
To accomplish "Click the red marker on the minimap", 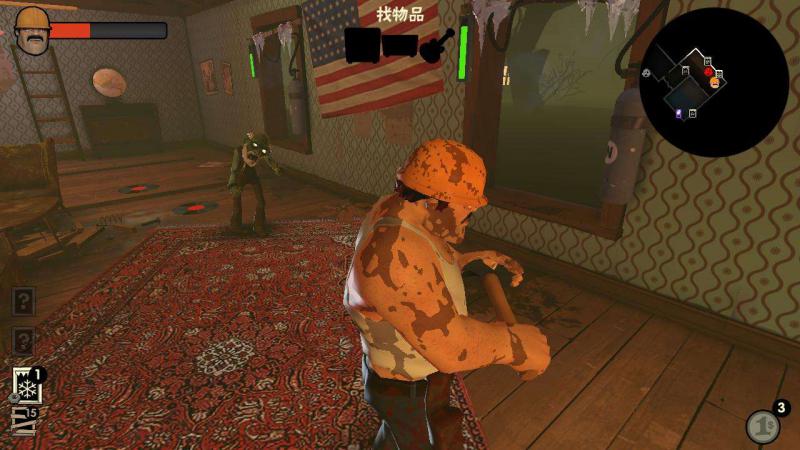I will click(x=708, y=73).
